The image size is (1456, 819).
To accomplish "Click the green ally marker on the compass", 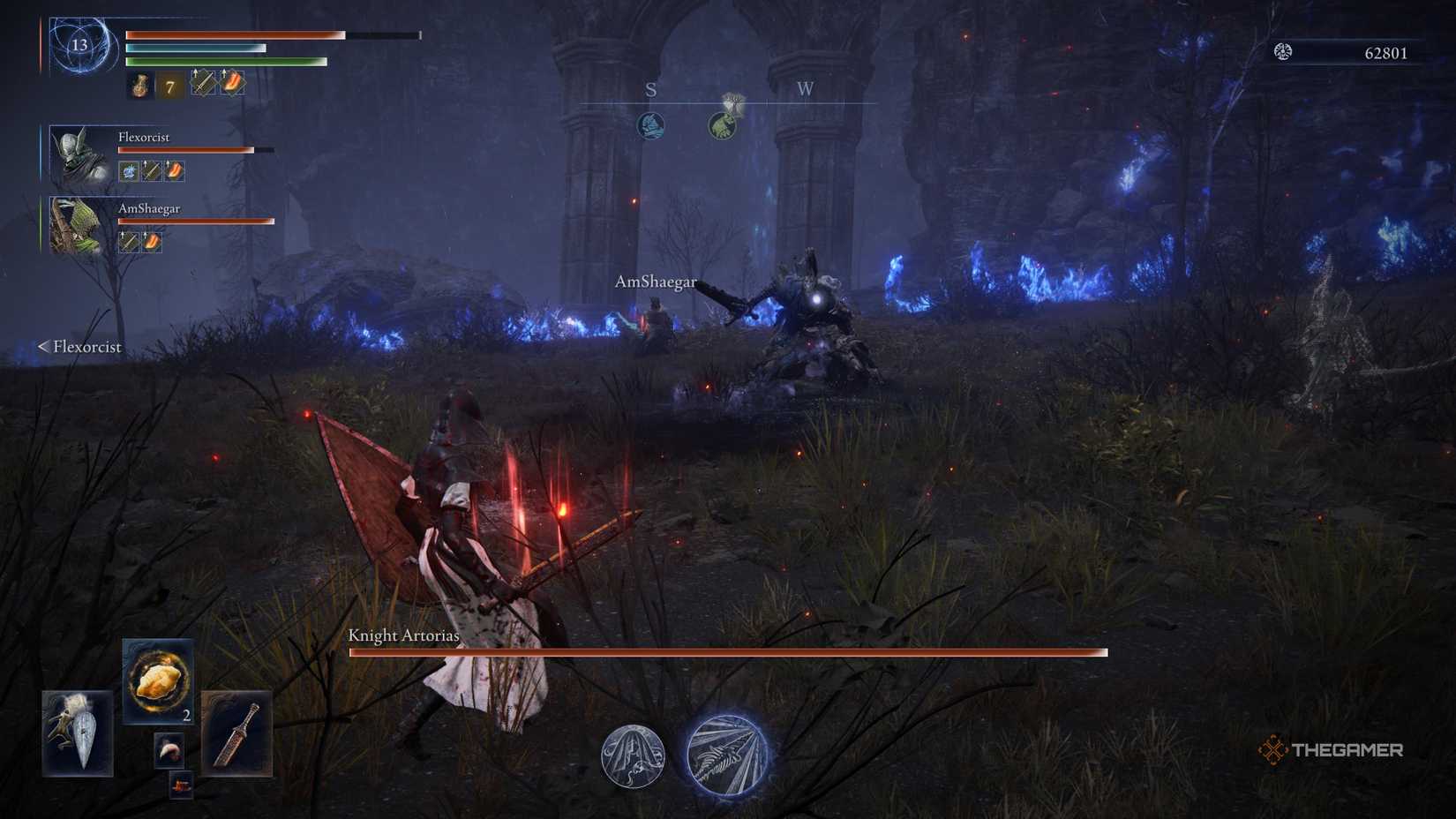I will 723,125.
